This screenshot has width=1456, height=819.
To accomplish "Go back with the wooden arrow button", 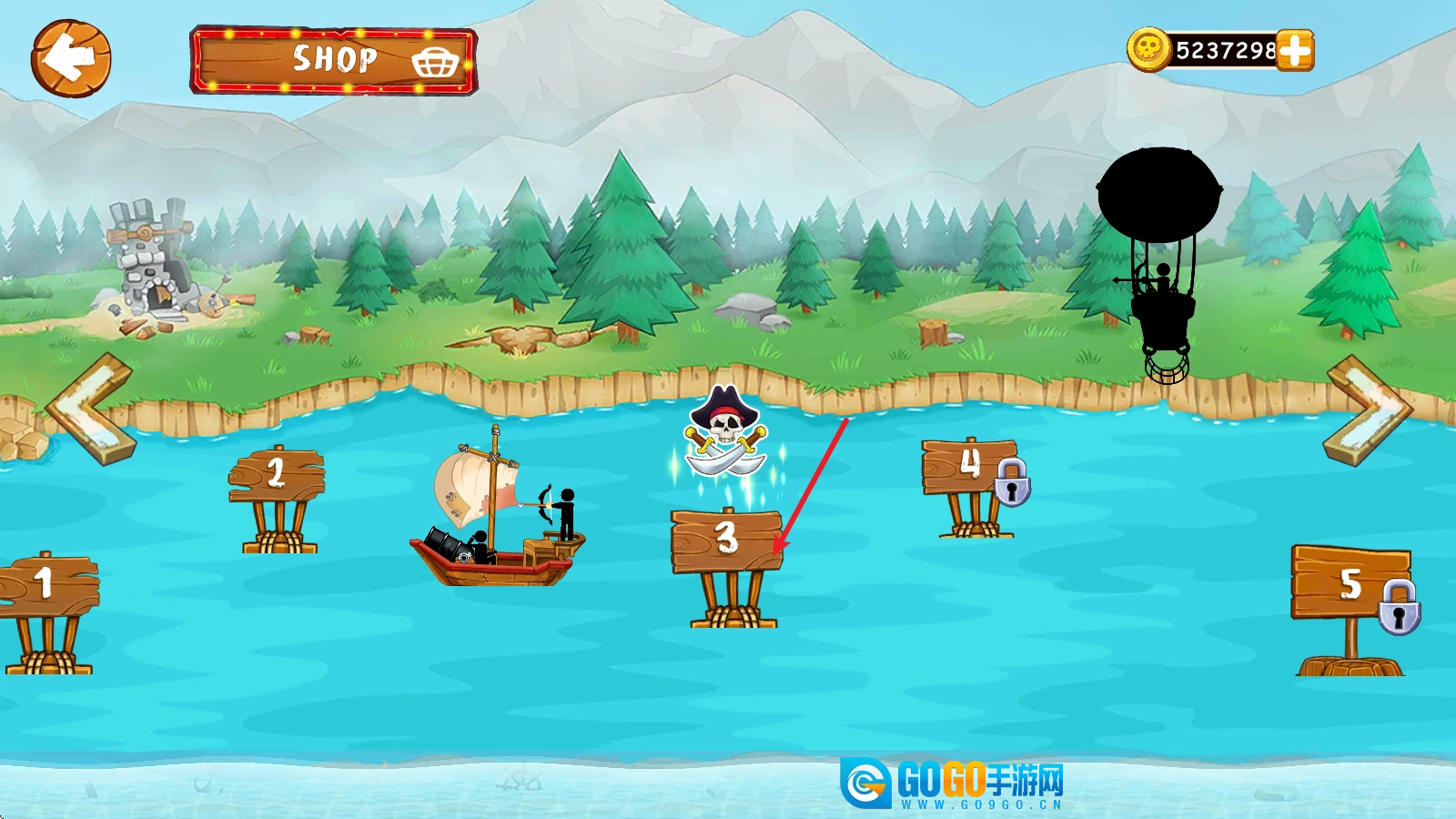I will [x=71, y=59].
